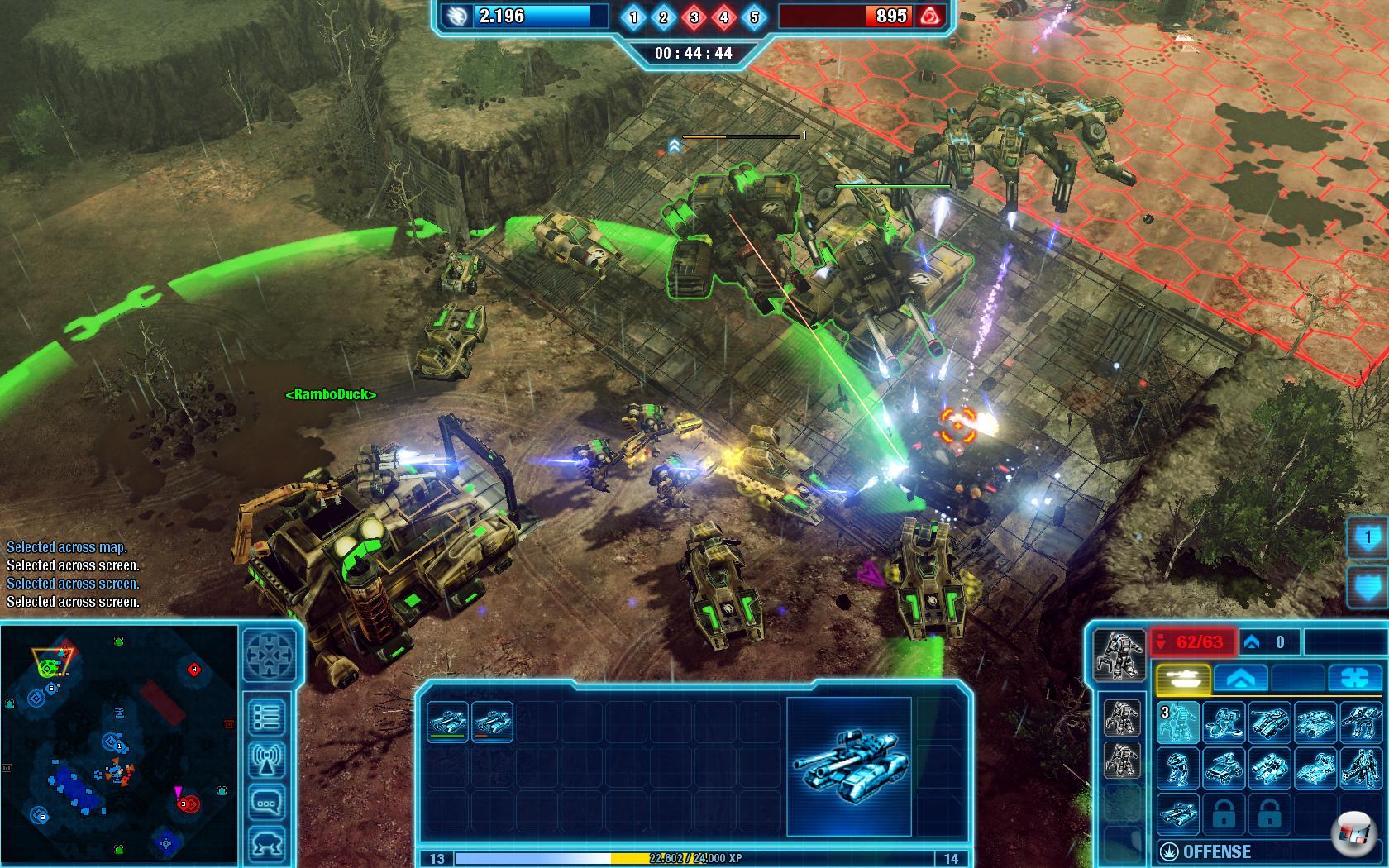Image resolution: width=1389 pixels, height=868 pixels.
Task: Click the minimap
Action: click(116, 744)
